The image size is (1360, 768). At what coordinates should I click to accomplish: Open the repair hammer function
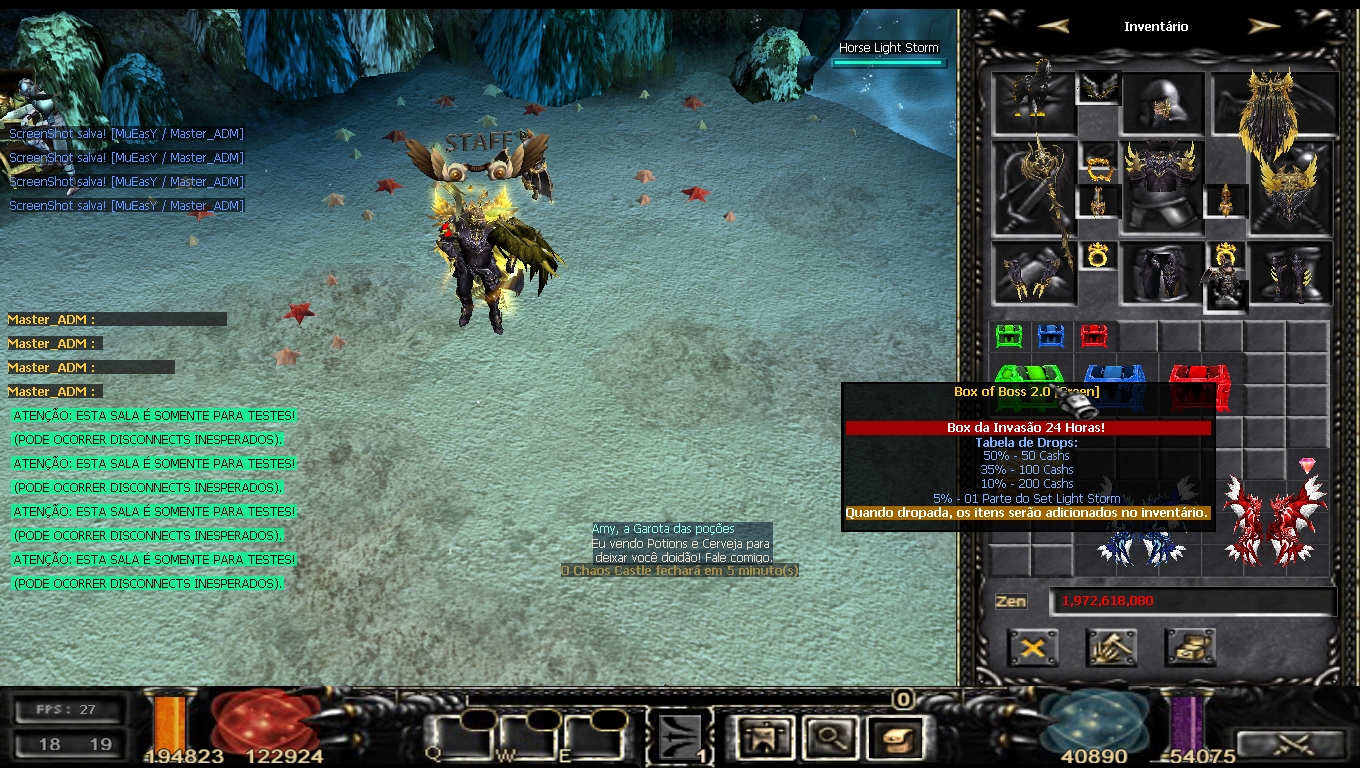[x=1111, y=648]
